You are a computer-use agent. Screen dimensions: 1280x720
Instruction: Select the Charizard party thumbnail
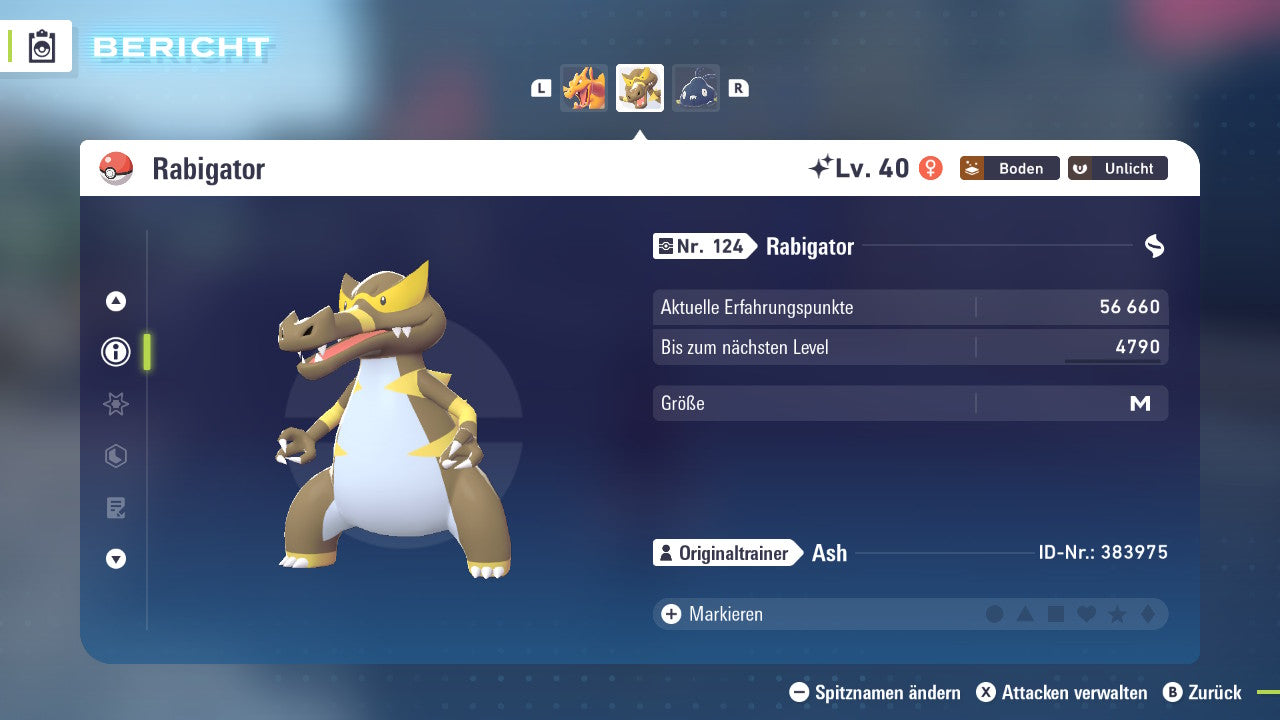(584, 88)
